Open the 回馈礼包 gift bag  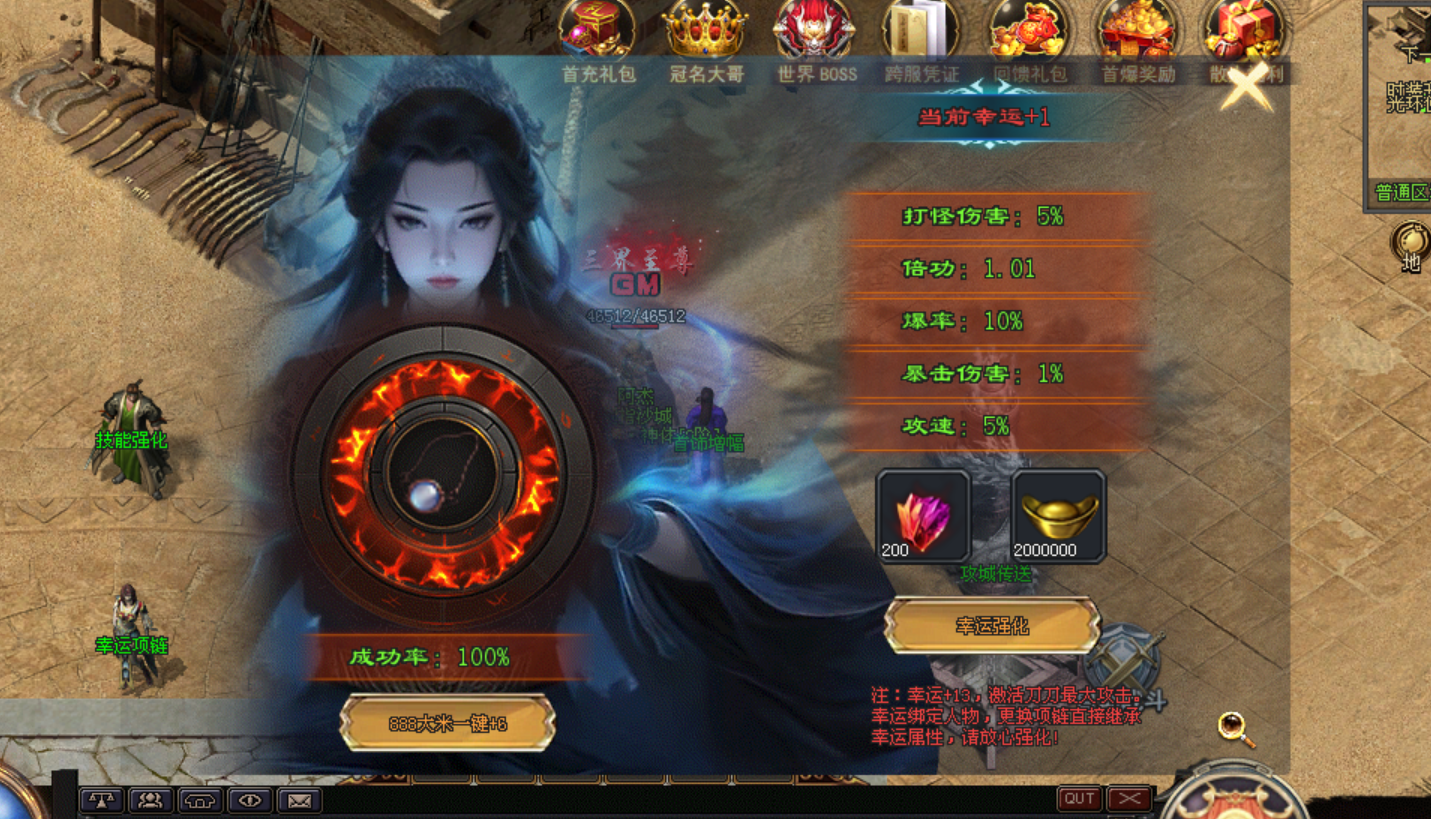coord(1029,30)
